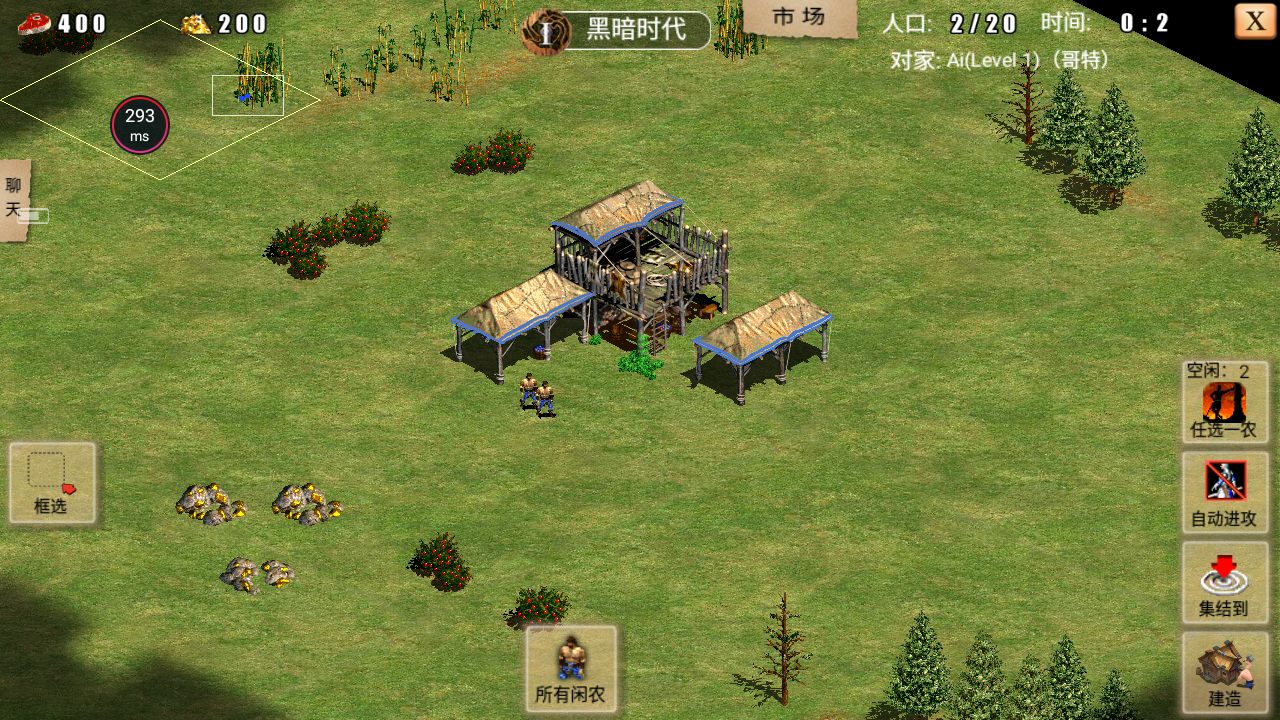This screenshot has width=1280, height=720.
Task: Open the 市场 market panel
Action: [x=799, y=18]
